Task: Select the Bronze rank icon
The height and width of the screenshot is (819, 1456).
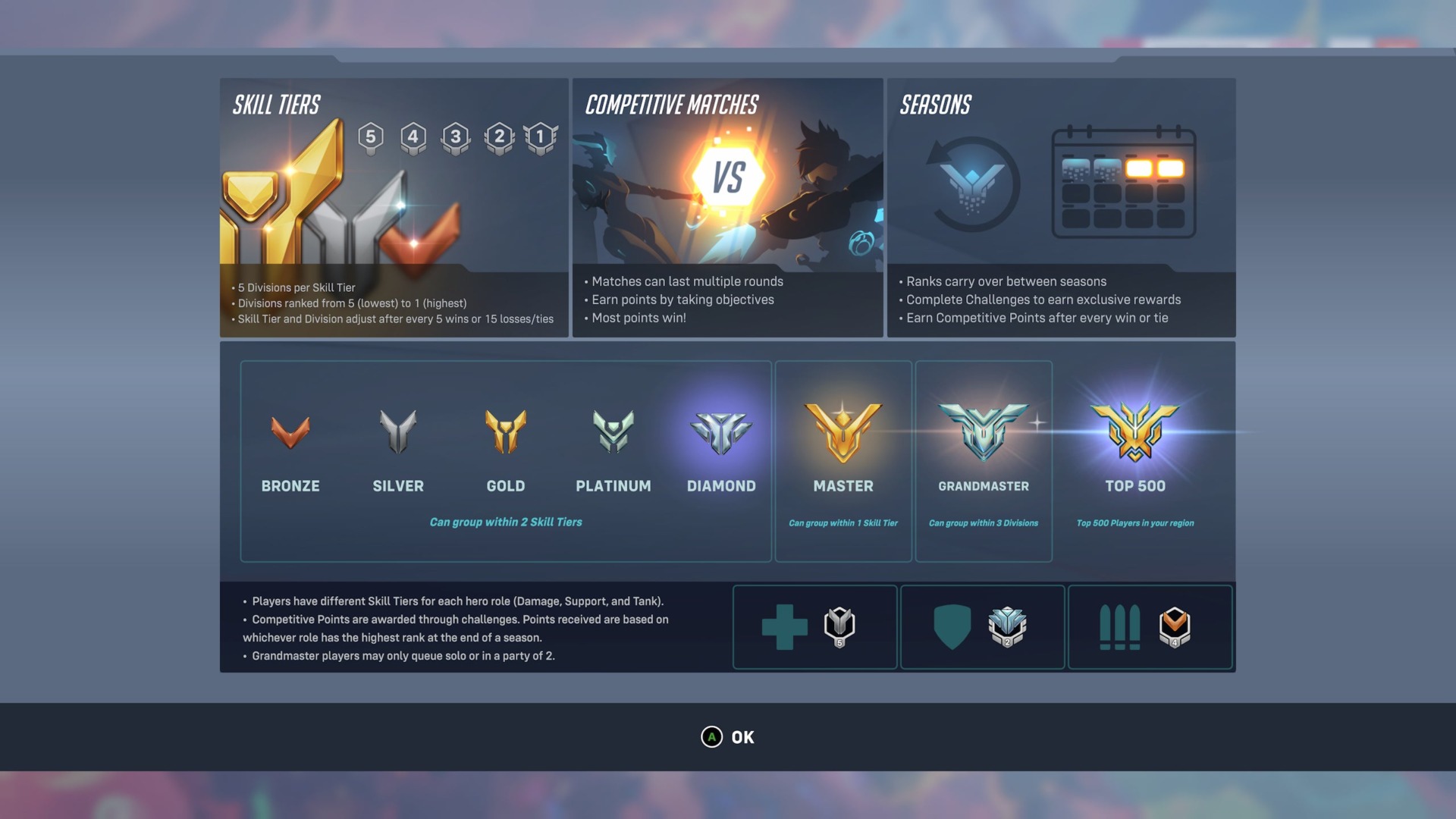Action: pos(290,434)
